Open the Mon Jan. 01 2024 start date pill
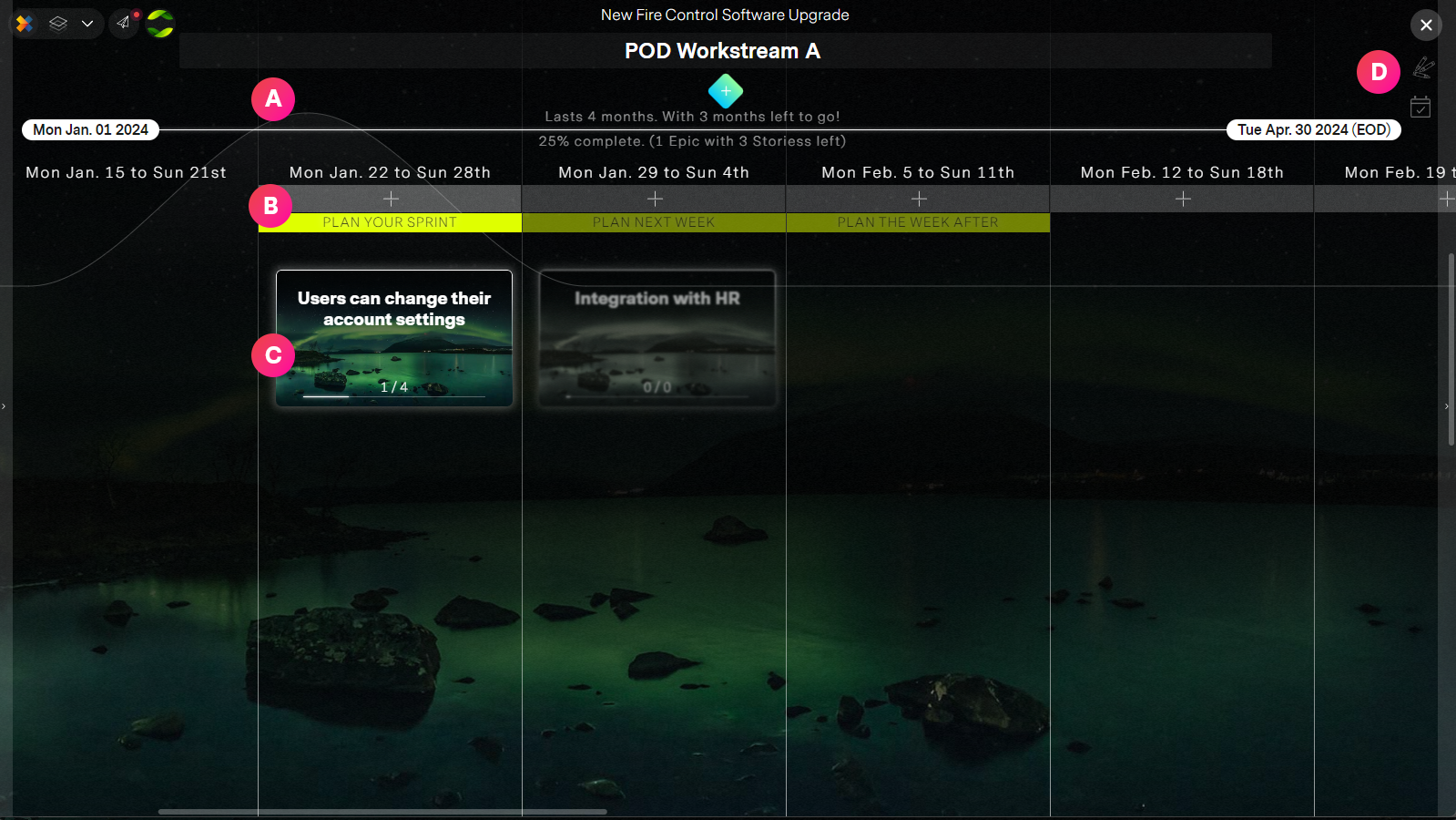The height and width of the screenshot is (820, 1456). click(89, 129)
